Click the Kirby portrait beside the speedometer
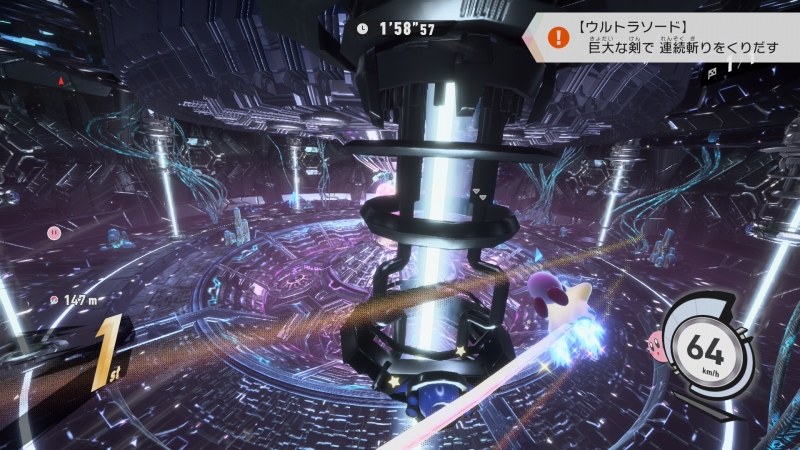 click(659, 345)
